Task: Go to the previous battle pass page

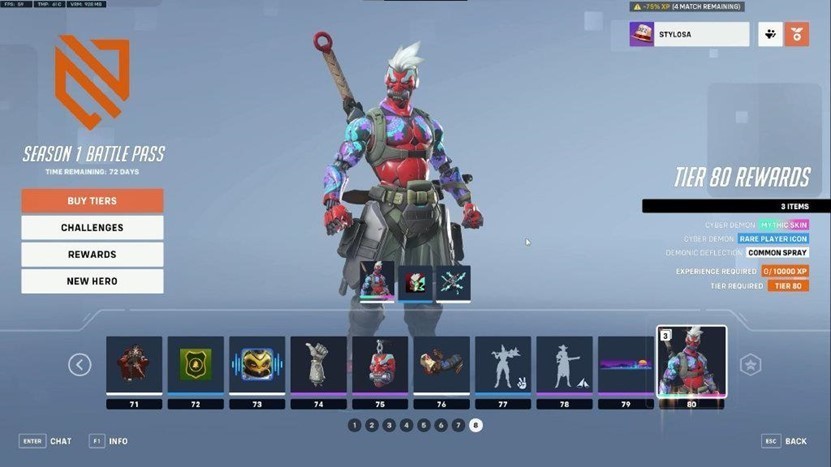Action: pyautogui.click(x=80, y=365)
